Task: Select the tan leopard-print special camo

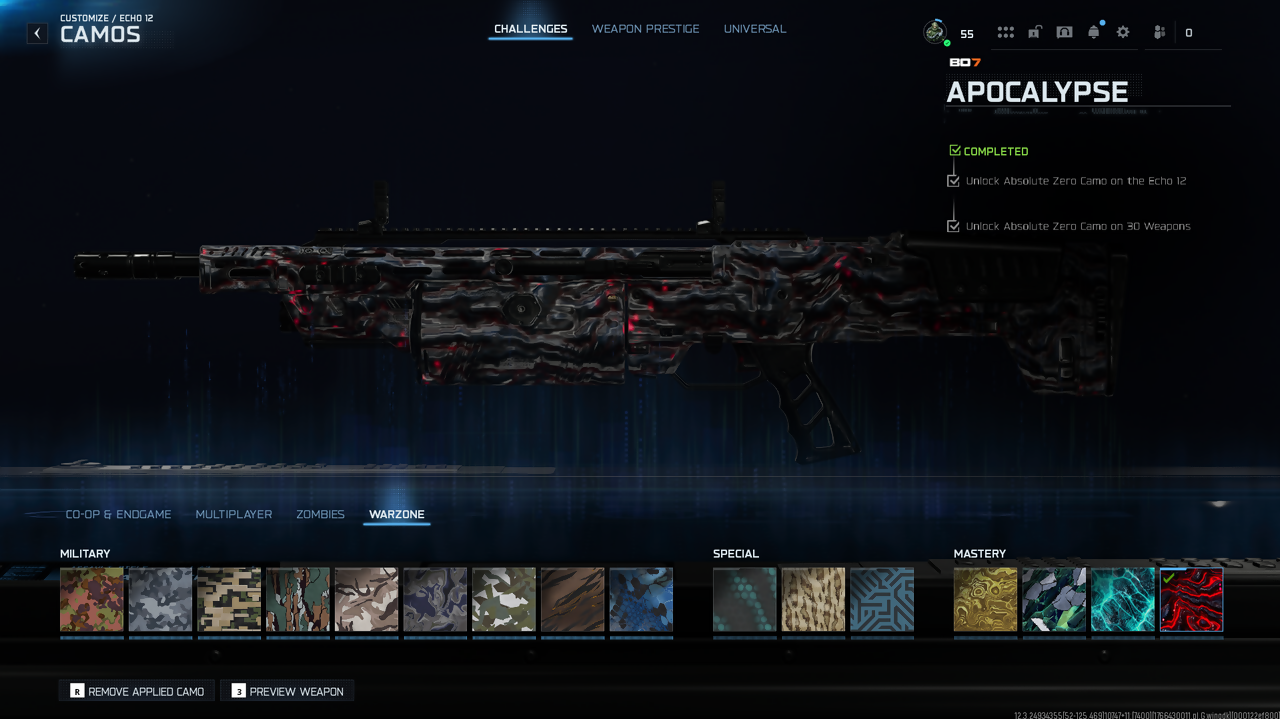Action: point(813,600)
